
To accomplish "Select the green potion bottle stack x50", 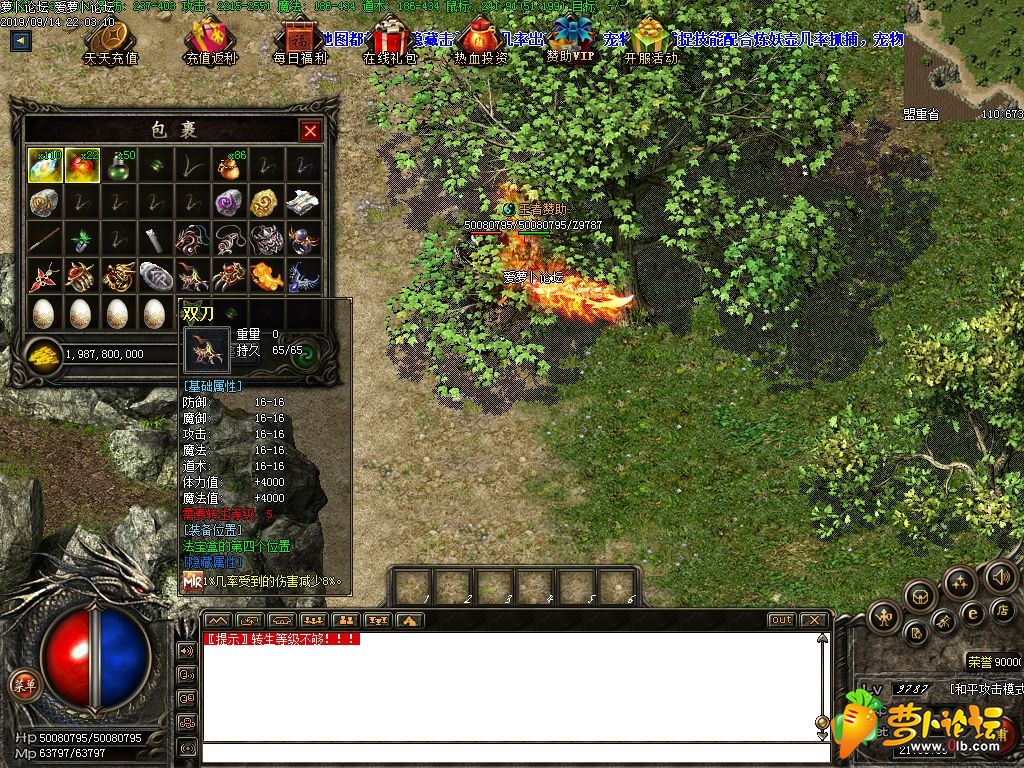I will click(119, 166).
